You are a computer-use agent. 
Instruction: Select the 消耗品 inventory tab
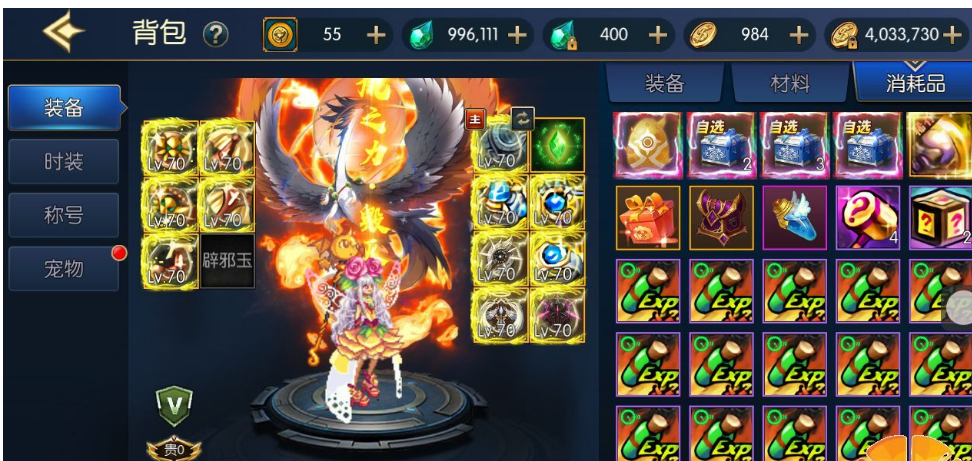(915, 83)
